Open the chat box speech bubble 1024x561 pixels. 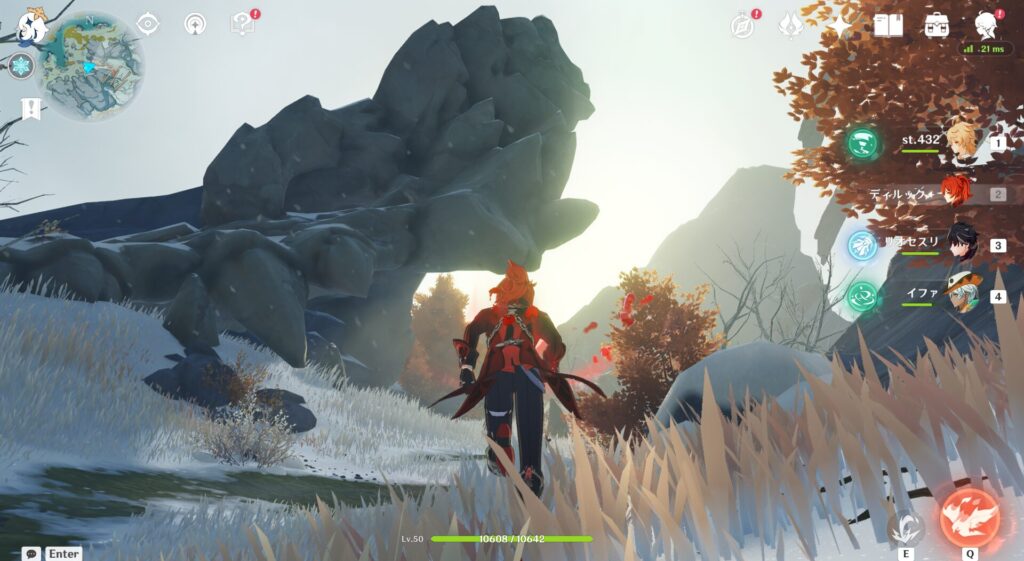(31, 553)
